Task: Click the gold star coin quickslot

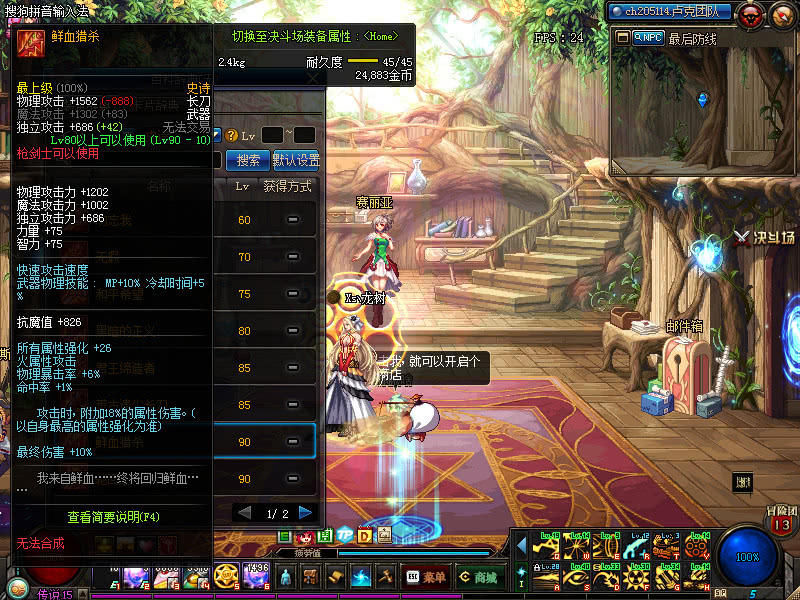Action: [x=226, y=576]
